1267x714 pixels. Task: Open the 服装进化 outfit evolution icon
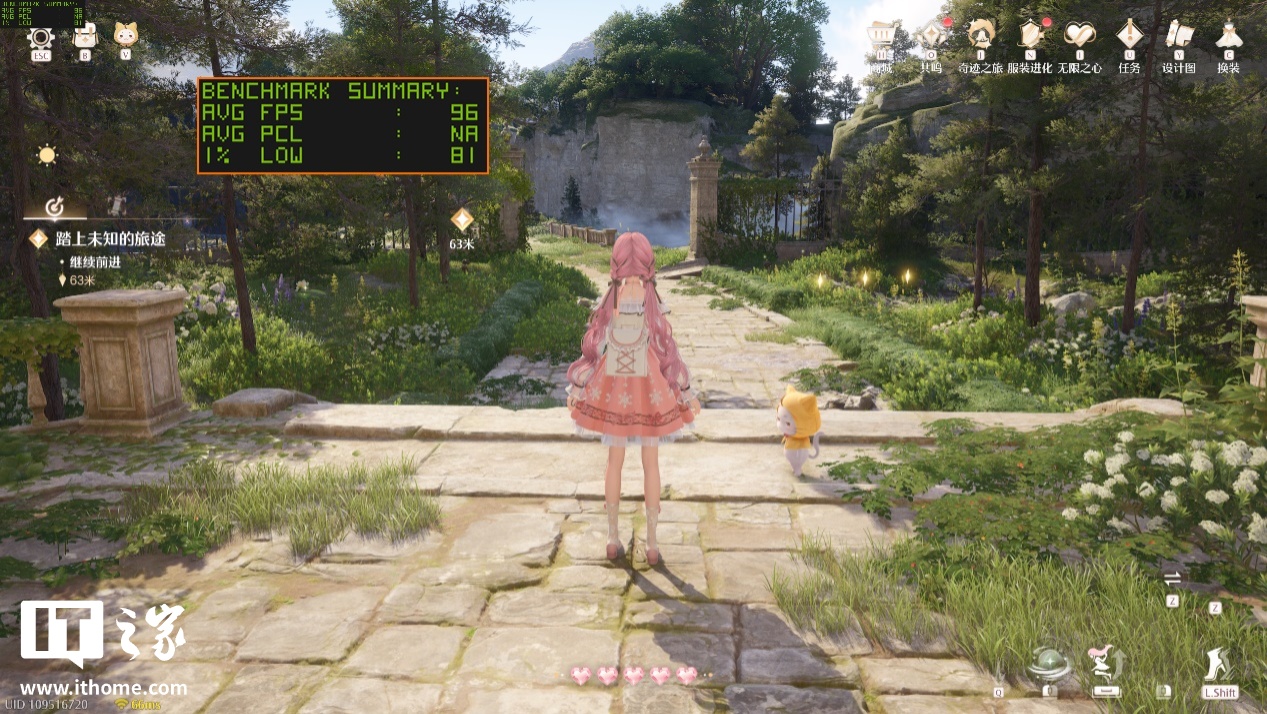(1029, 36)
